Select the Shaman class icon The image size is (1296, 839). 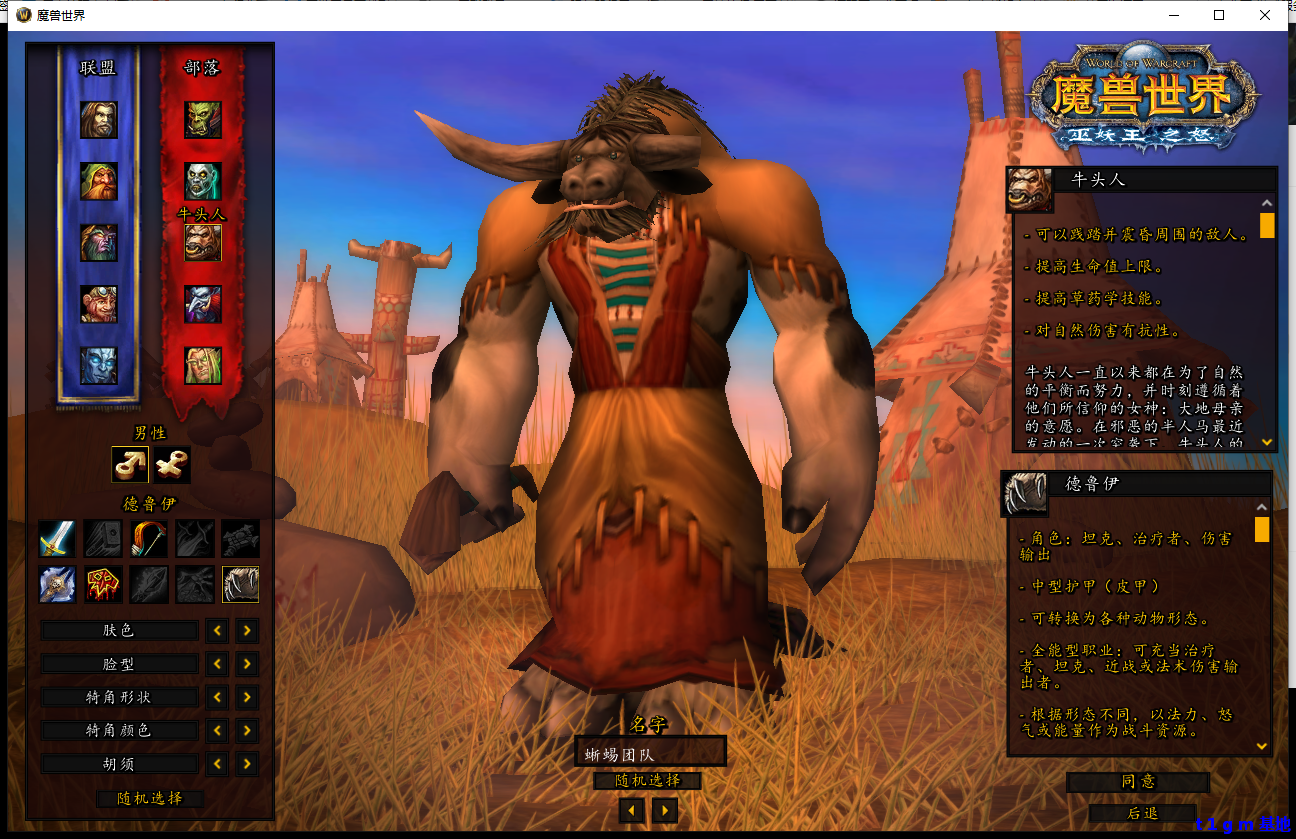click(103, 585)
